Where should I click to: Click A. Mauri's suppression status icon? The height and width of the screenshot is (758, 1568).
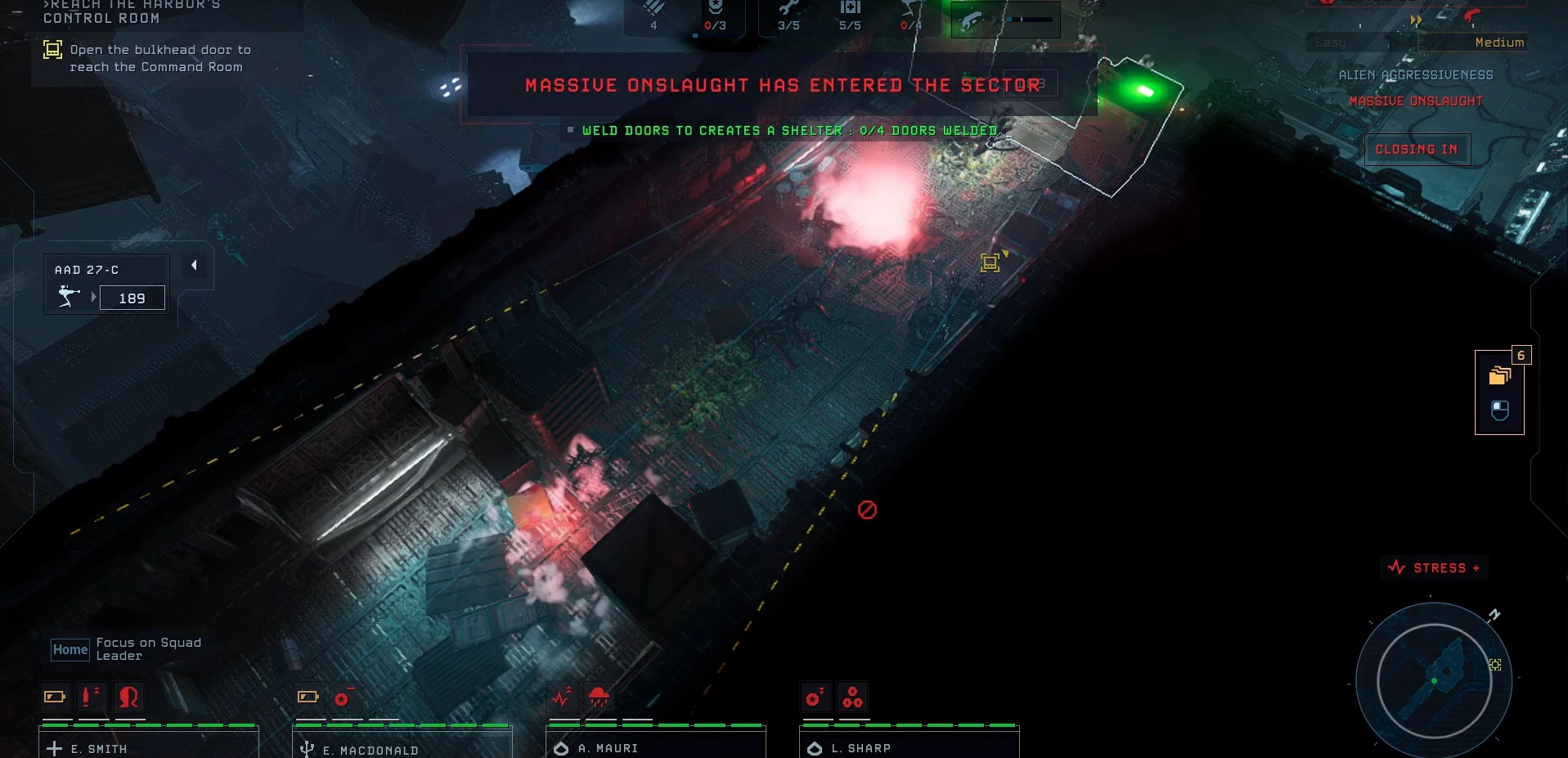pyautogui.click(x=600, y=696)
